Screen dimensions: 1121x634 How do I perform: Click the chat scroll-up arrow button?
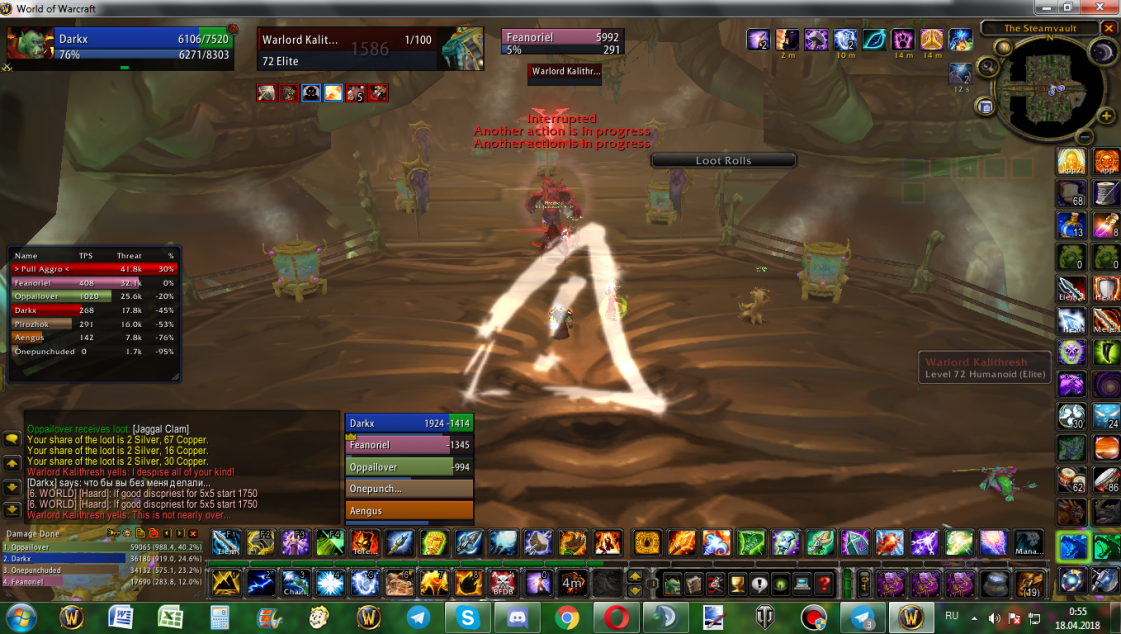tap(13, 463)
